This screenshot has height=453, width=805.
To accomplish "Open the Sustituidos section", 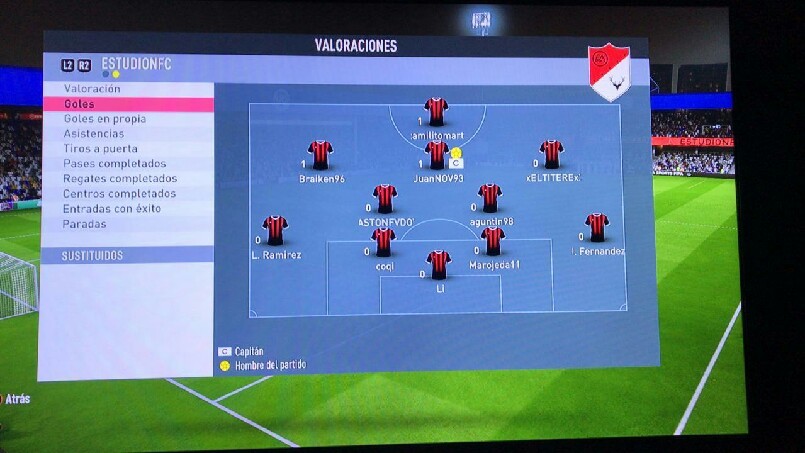I will (93, 256).
